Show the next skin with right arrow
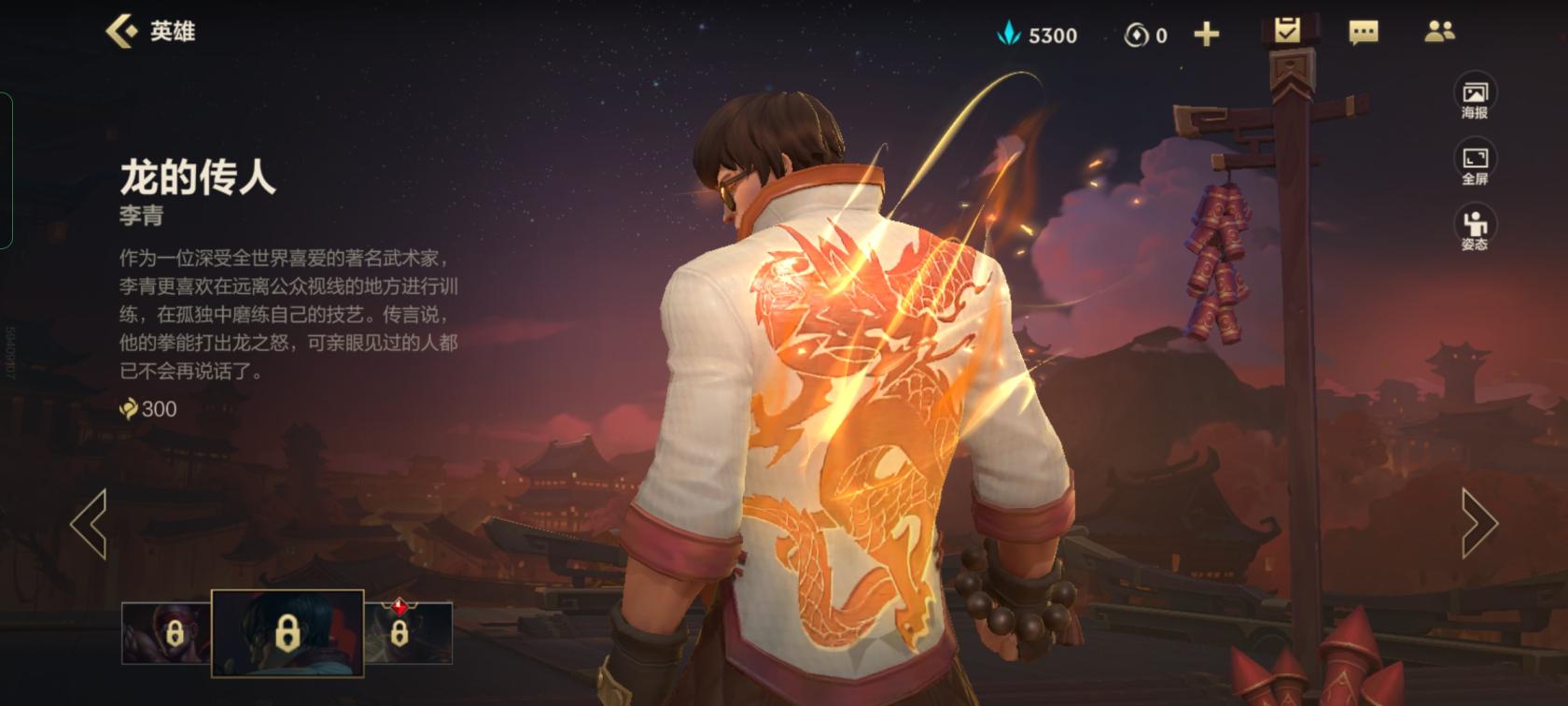The image size is (1568, 706). [x=1478, y=524]
